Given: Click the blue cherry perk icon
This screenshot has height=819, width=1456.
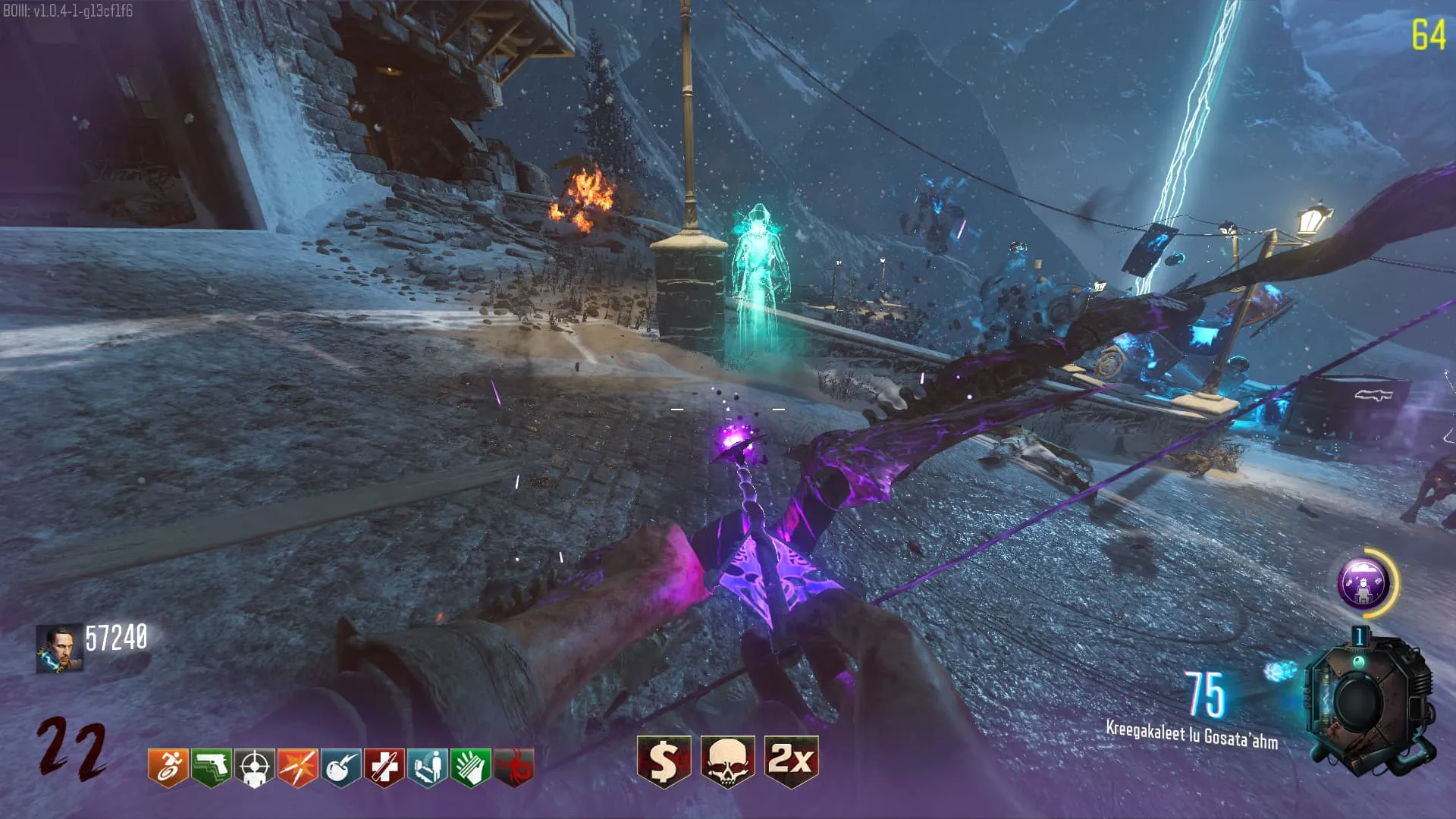Looking at the screenshot, I should click(x=340, y=767).
